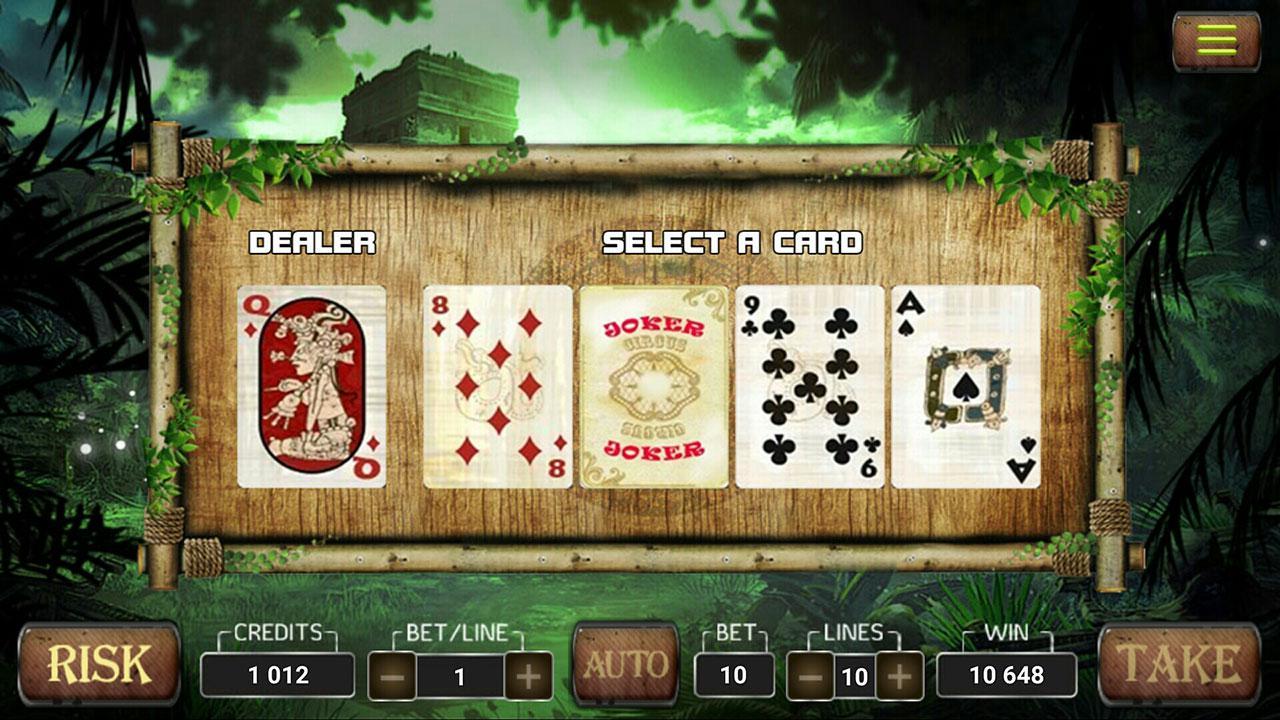Pick the 9 of clubs card

[x=810, y=385]
